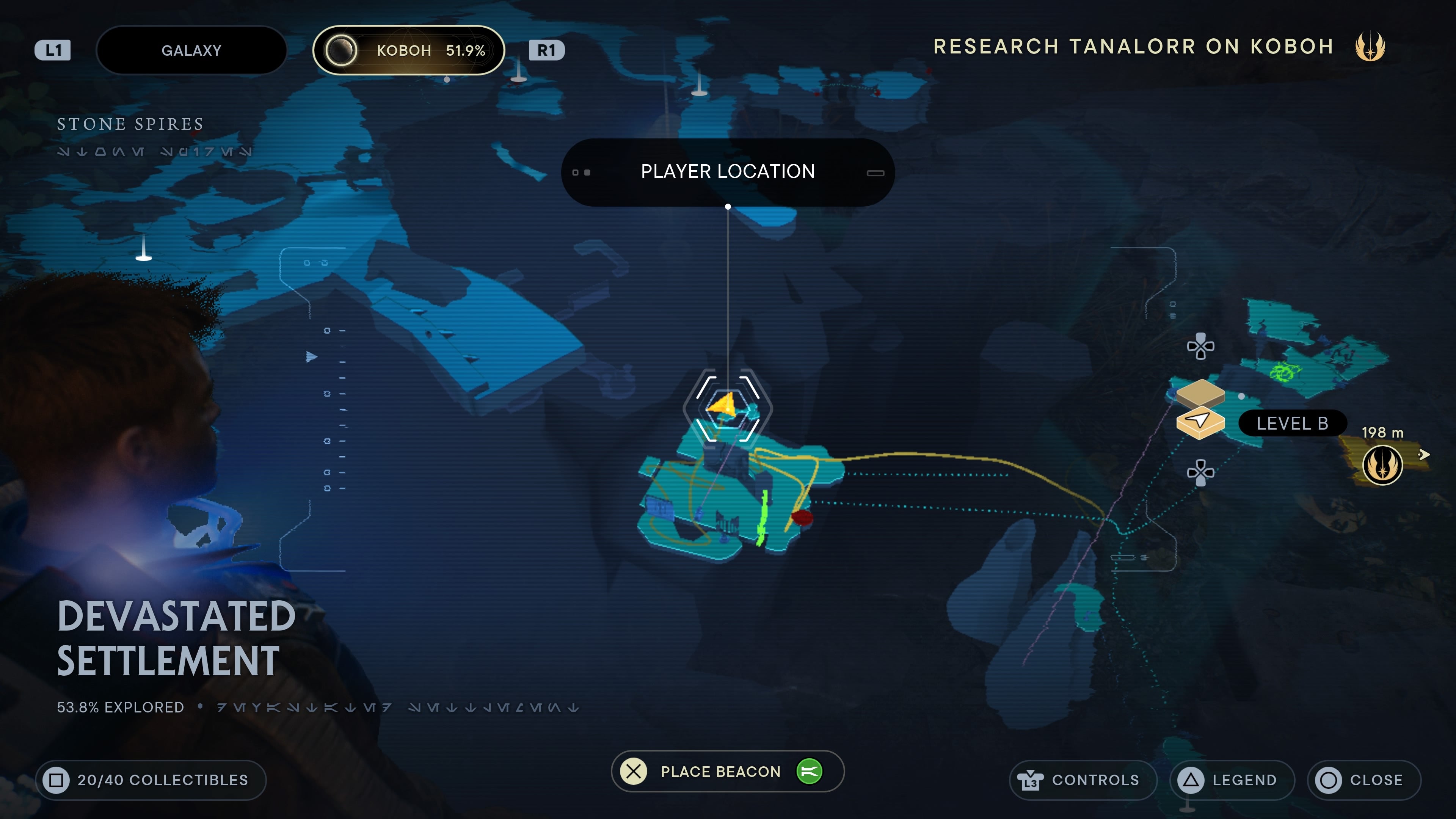Screen dimensions: 1456x819
Task: Click the L1 shoulder button prompt
Action: pos(54,50)
